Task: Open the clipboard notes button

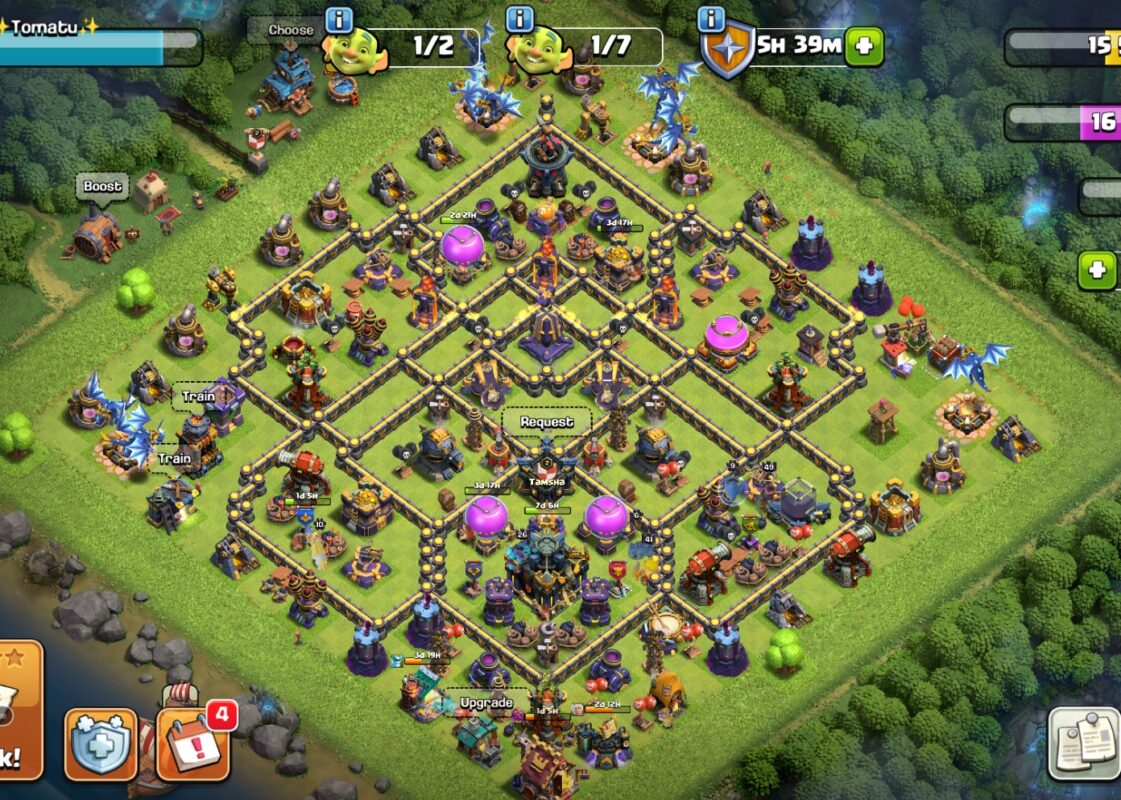Action: click(x=1084, y=743)
